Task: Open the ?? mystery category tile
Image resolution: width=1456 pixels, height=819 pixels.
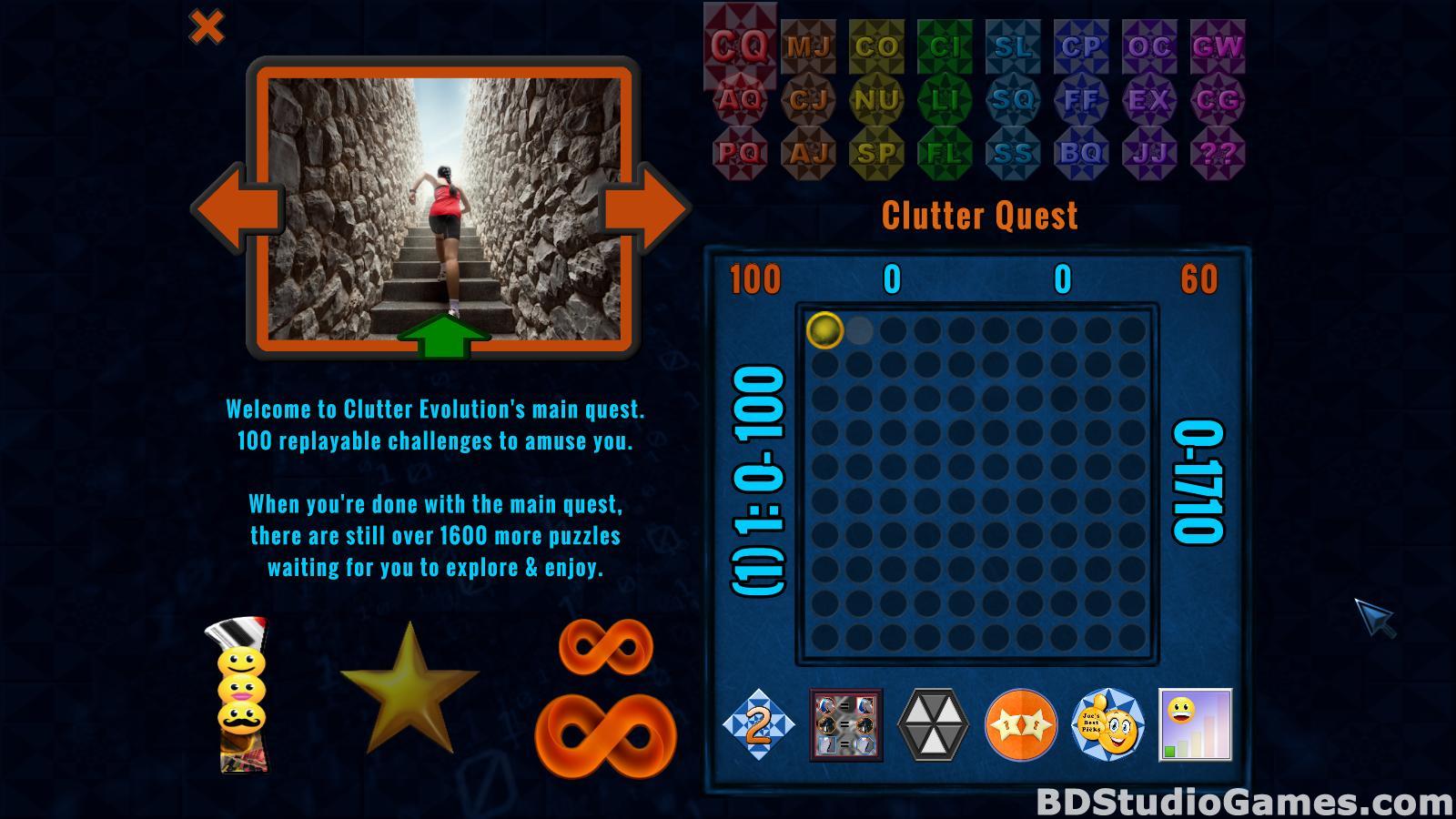Action: (1218, 152)
